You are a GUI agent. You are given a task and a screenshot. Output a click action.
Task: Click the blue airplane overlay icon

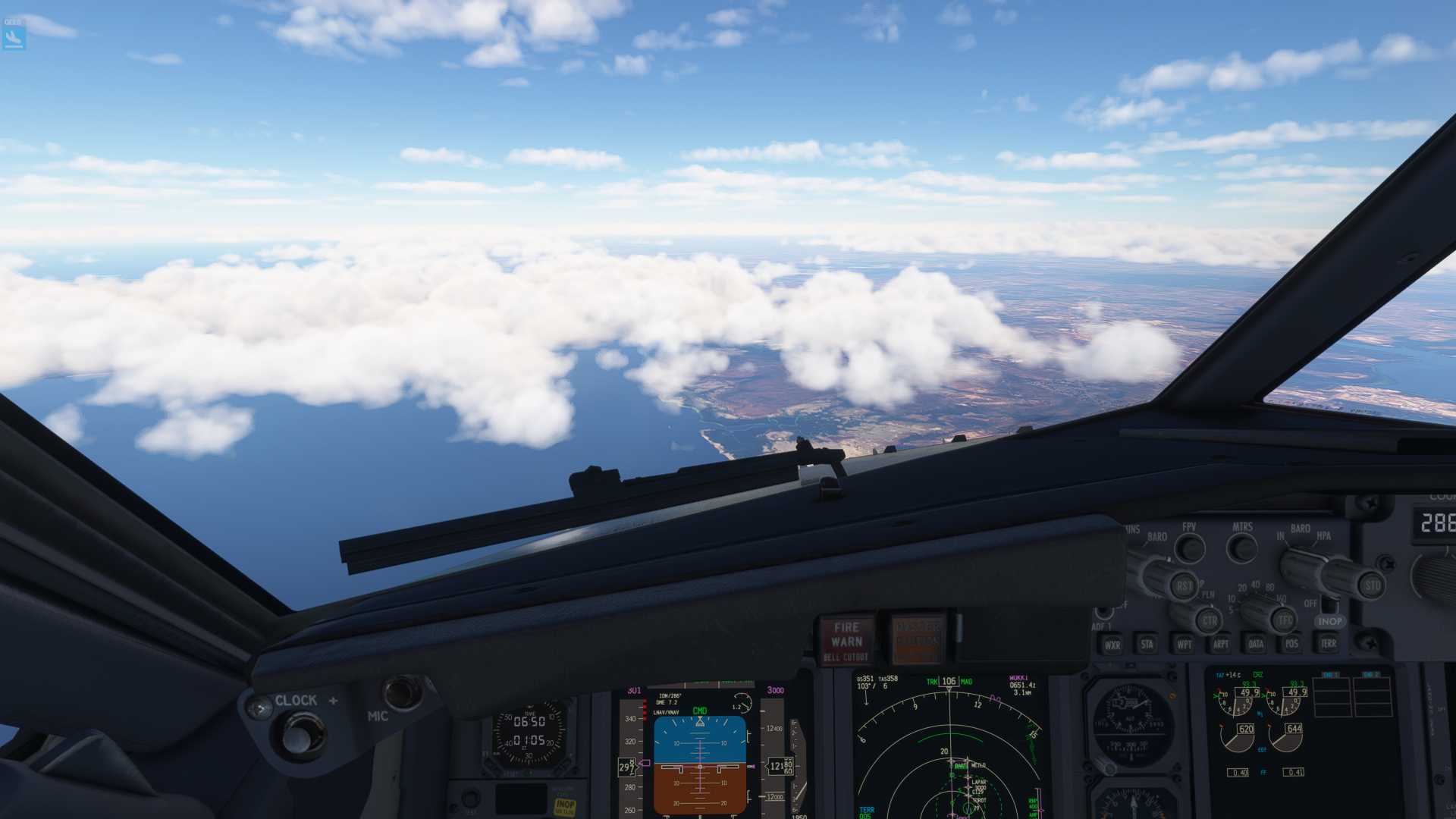[14, 36]
